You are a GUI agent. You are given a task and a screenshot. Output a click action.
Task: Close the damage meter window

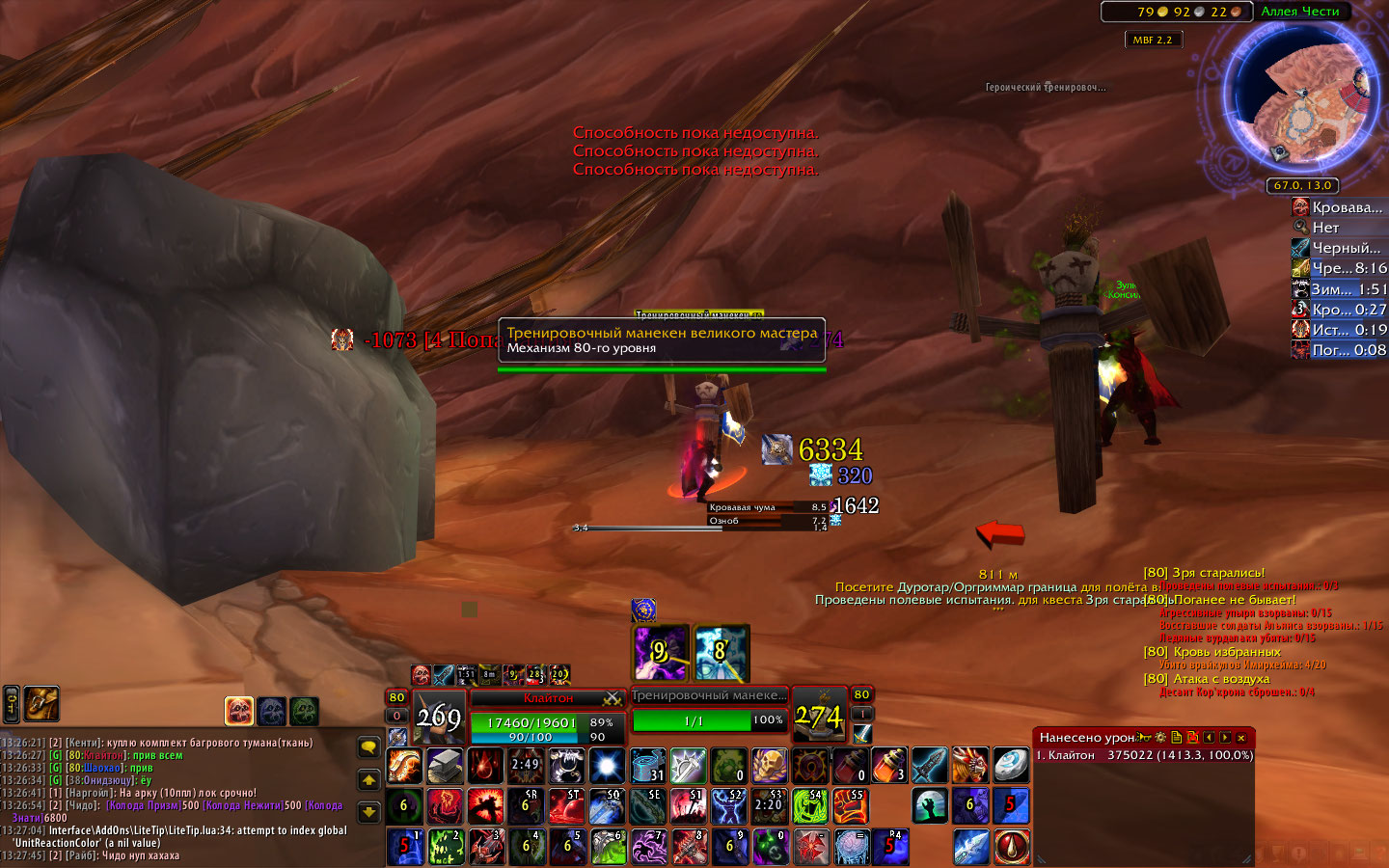click(1241, 738)
